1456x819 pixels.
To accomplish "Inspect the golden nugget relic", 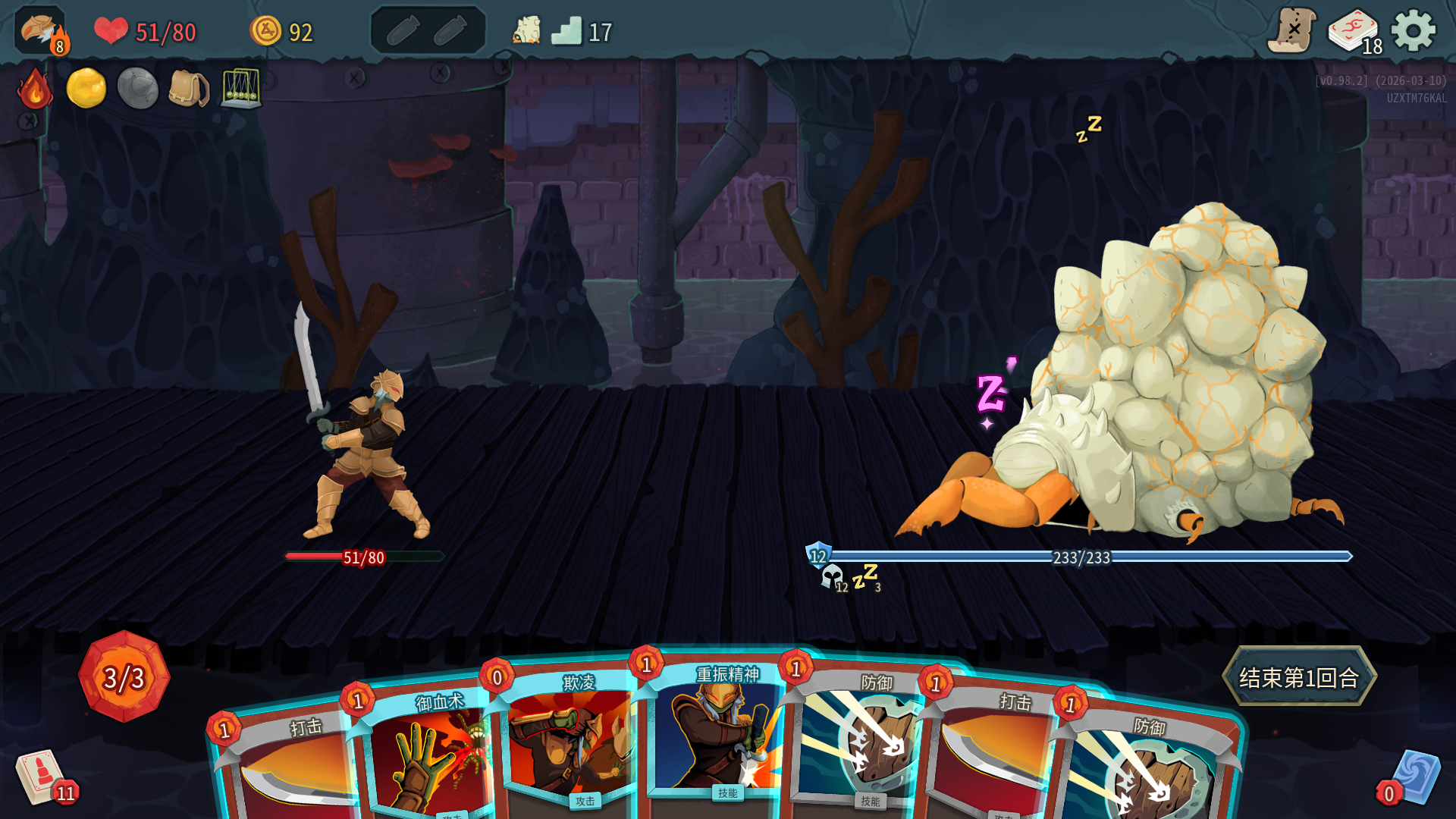I will [86, 89].
